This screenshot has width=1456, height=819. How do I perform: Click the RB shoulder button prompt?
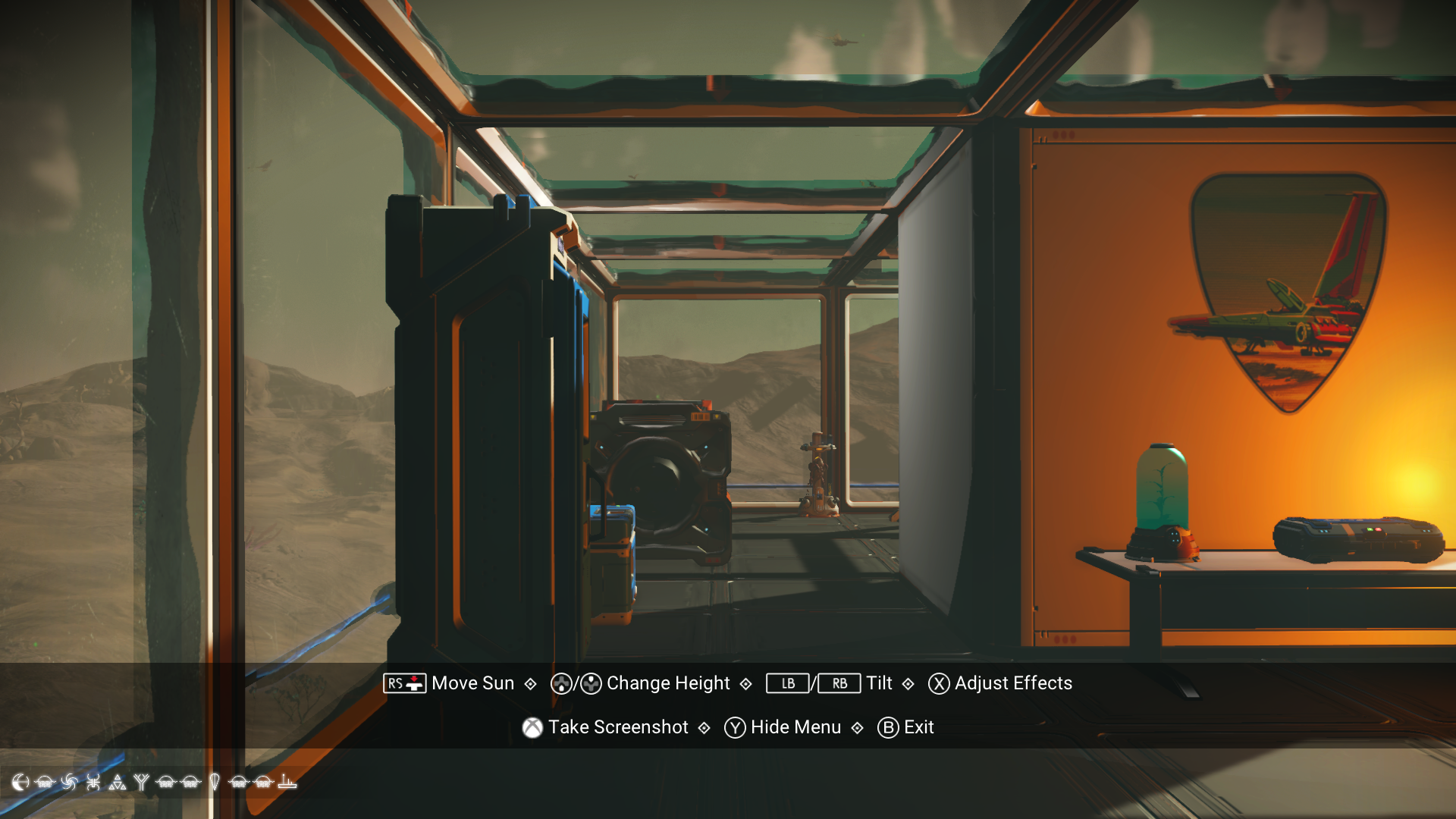pos(840,684)
